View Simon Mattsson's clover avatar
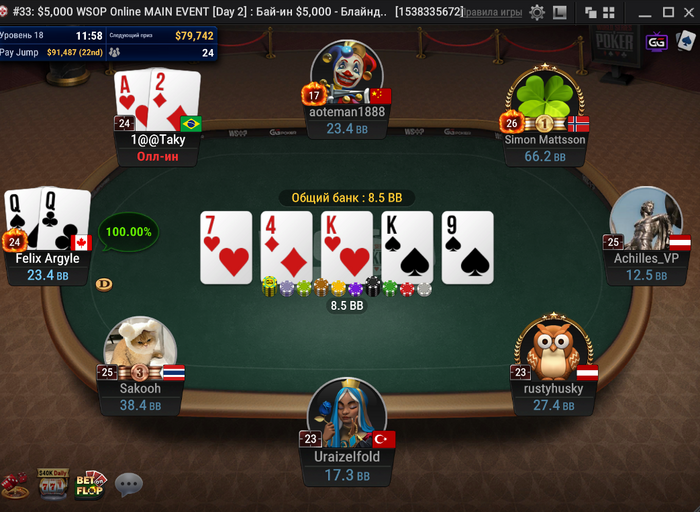700x512 pixels. pos(543,96)
